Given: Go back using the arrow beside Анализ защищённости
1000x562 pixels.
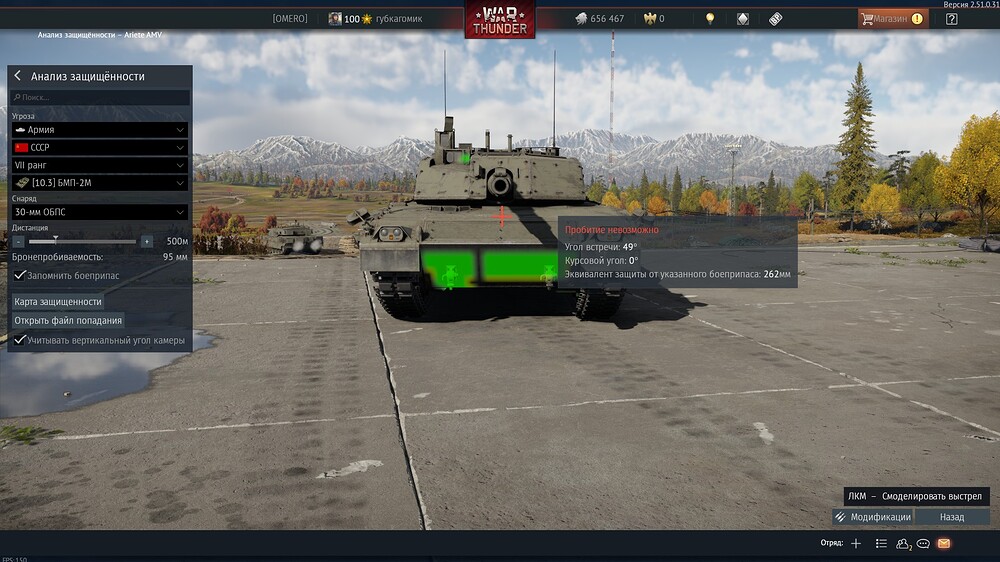Looking at the screenshot, I should pos(18,76).
